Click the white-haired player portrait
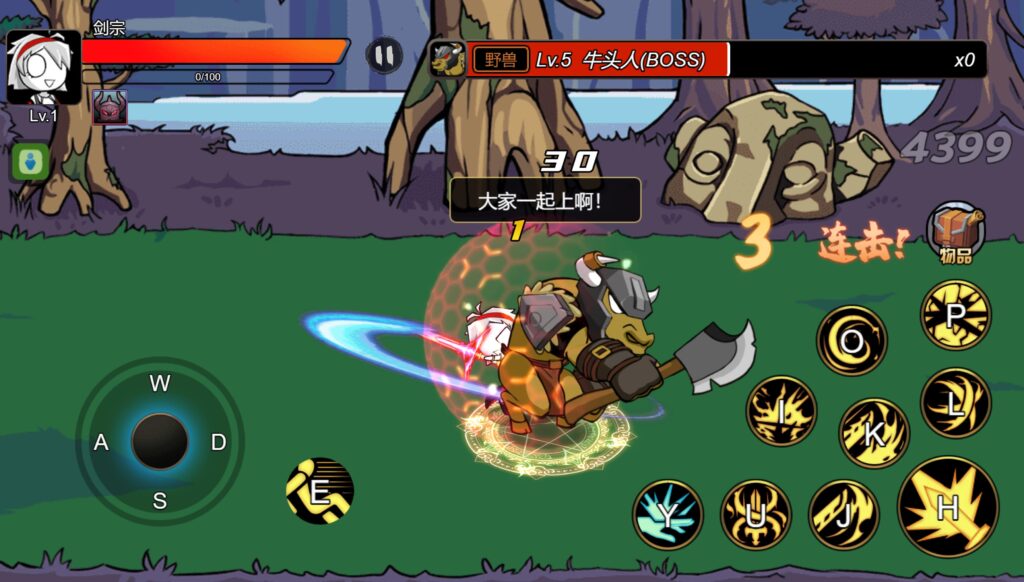Viewport: 1024px width, 582px height. (x=43, y=66)
